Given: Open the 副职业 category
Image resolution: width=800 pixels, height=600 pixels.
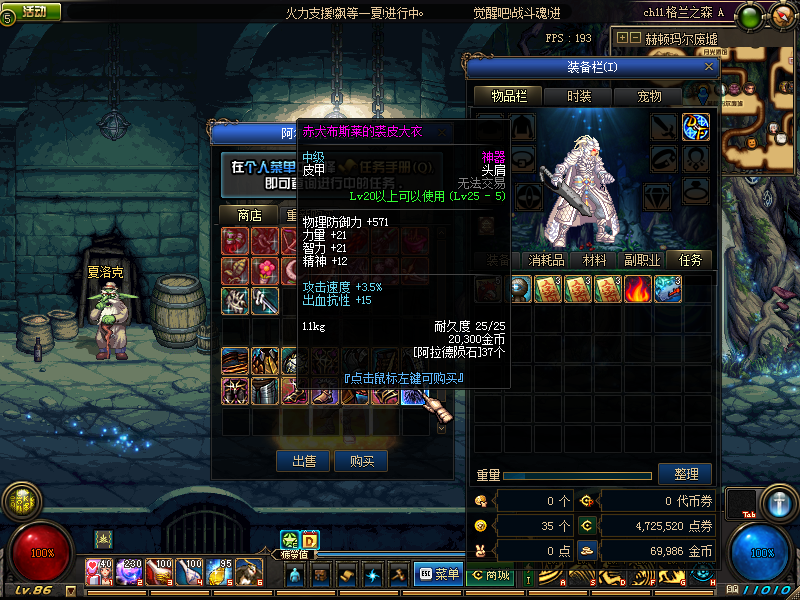Looking at the screenshot, I should 644,260.
